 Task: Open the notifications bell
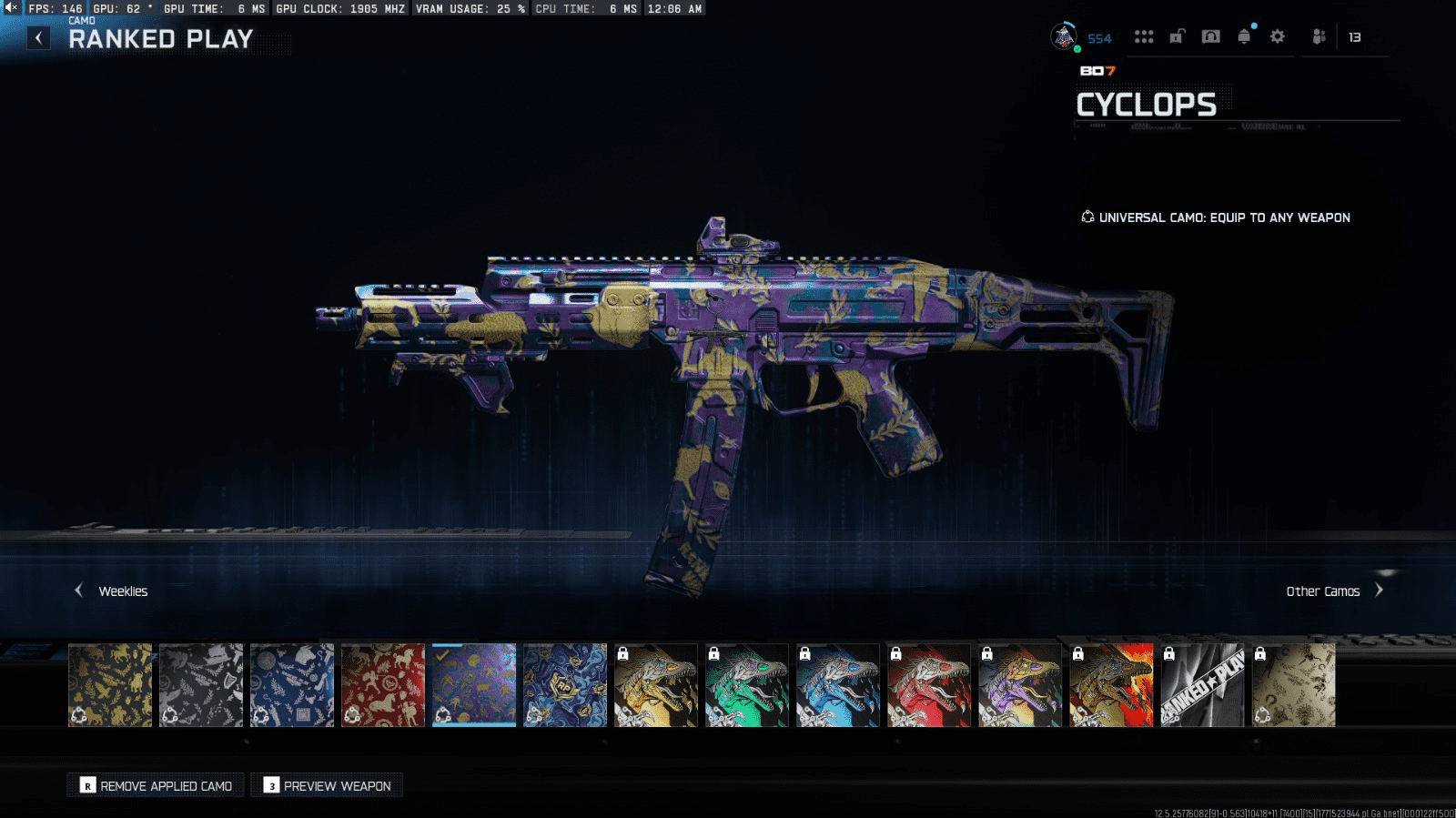point(1244,36)
